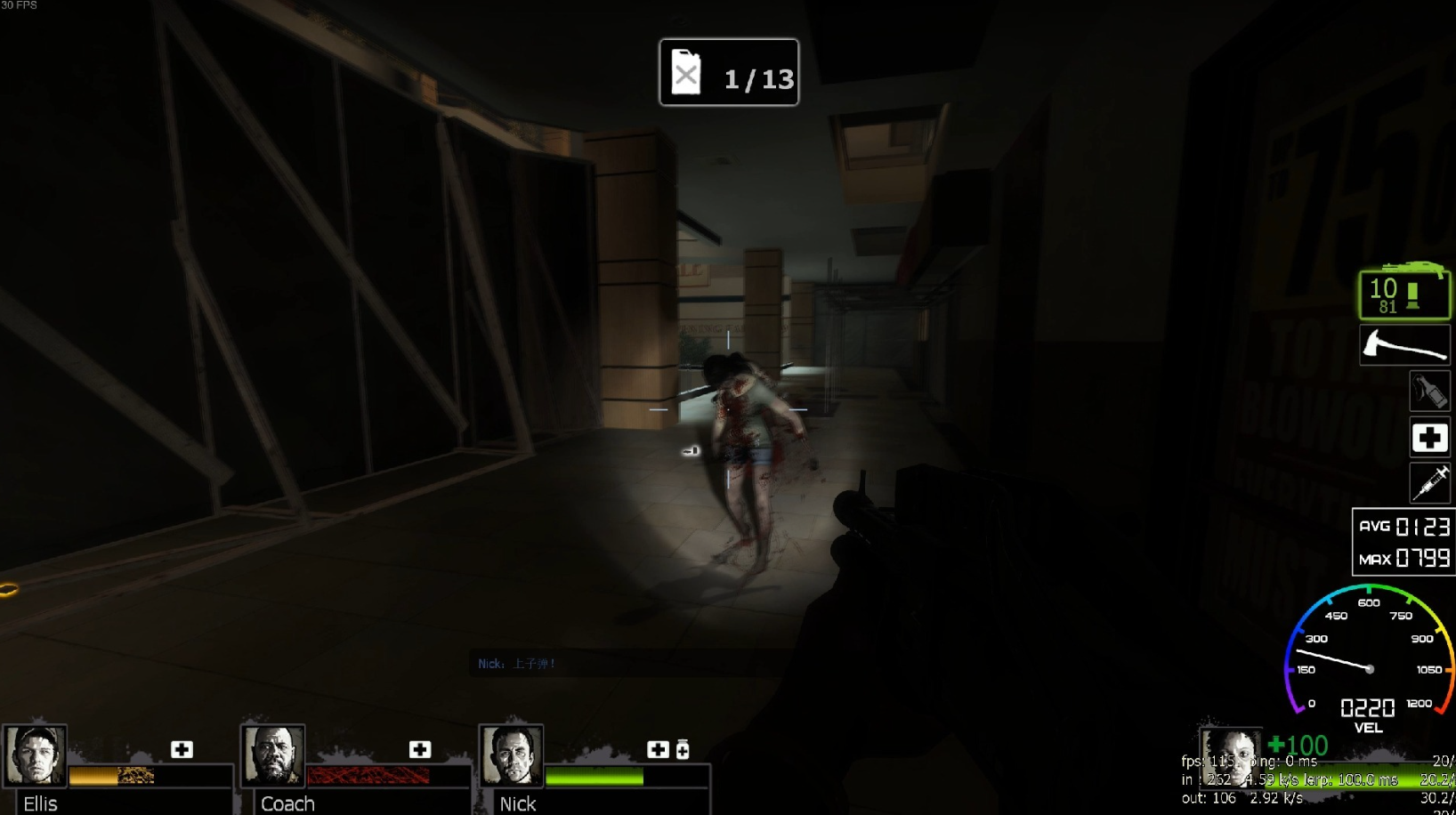The height and width of the screenshot is (815, 1456).
Task: Click the gas can objective tracker
Action: point(728,73)
